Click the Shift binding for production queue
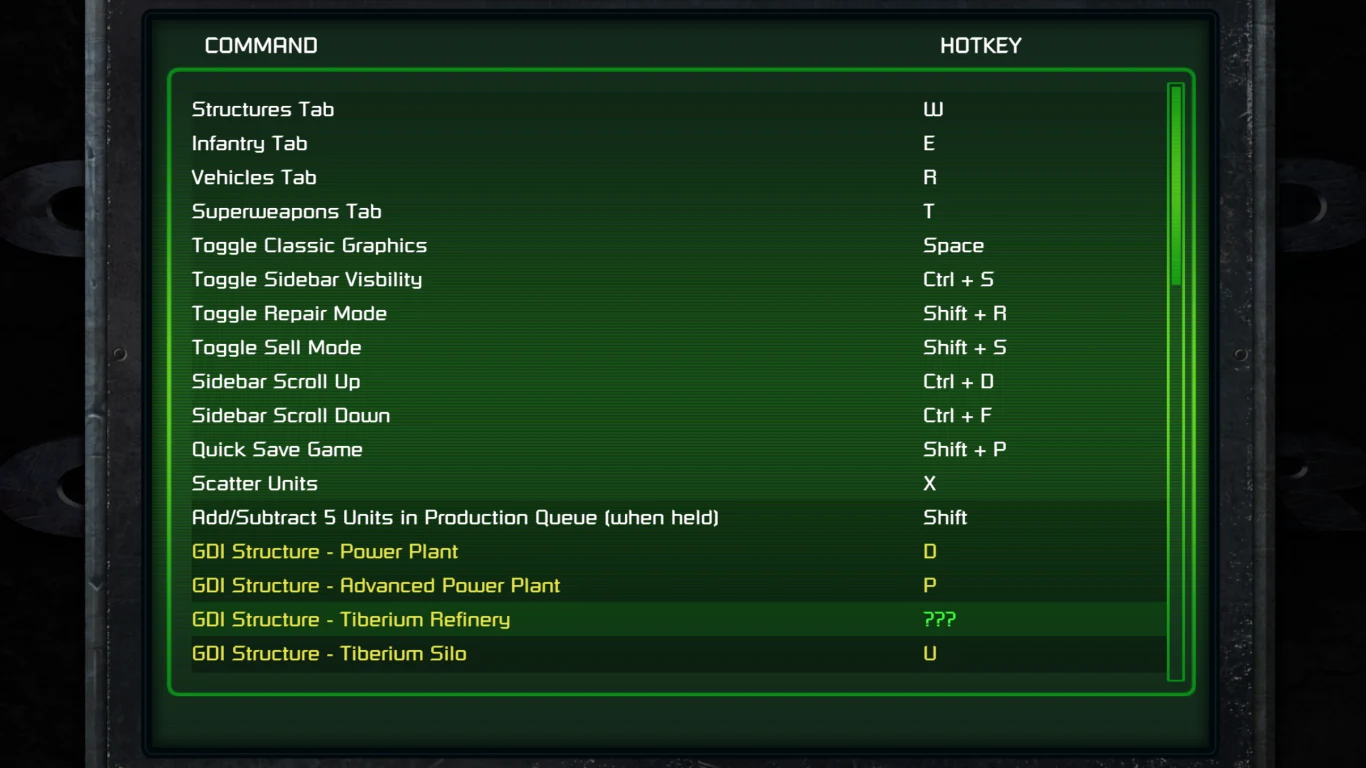 945,517
